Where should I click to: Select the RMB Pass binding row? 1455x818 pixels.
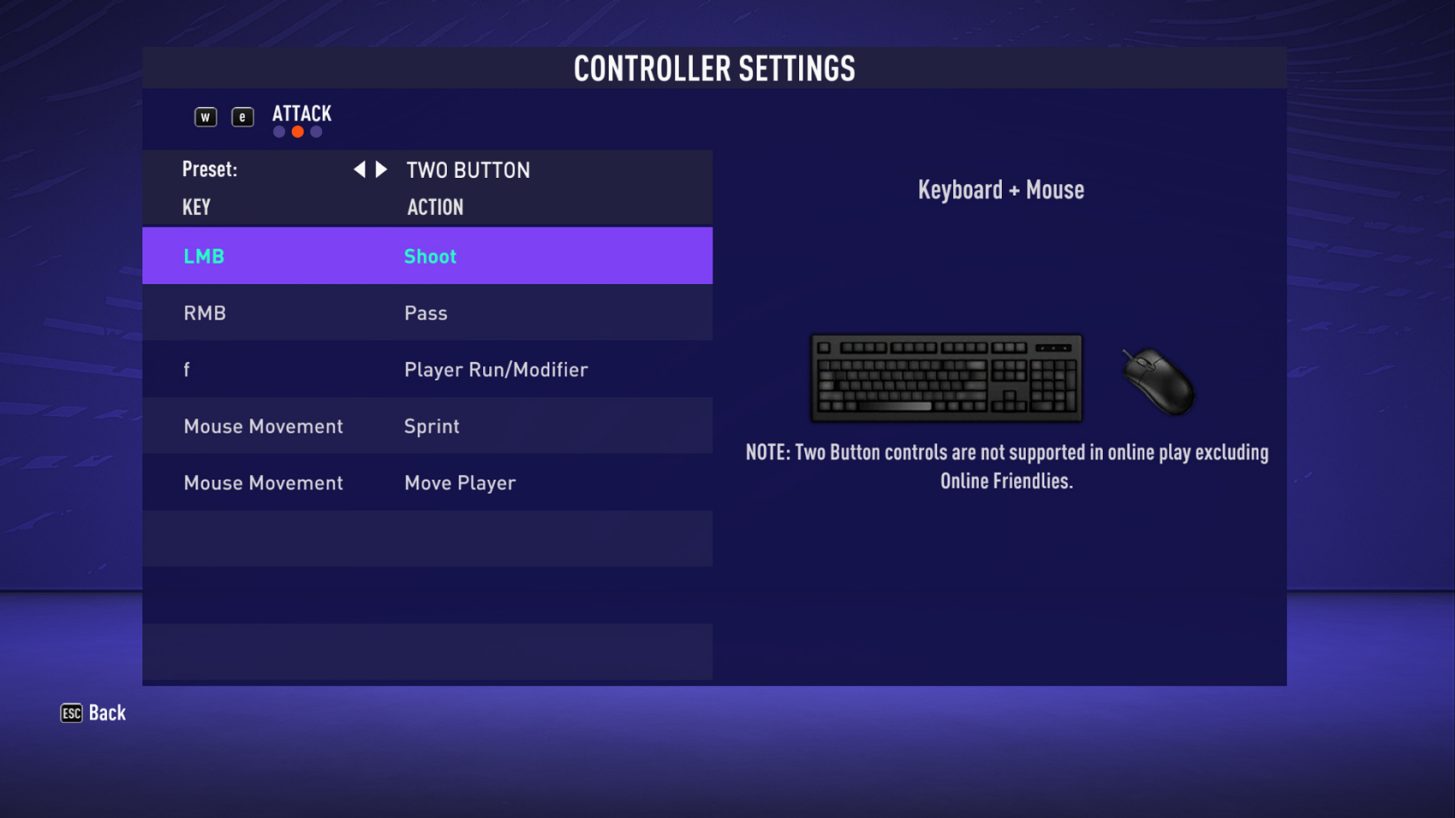click(427, 313)
